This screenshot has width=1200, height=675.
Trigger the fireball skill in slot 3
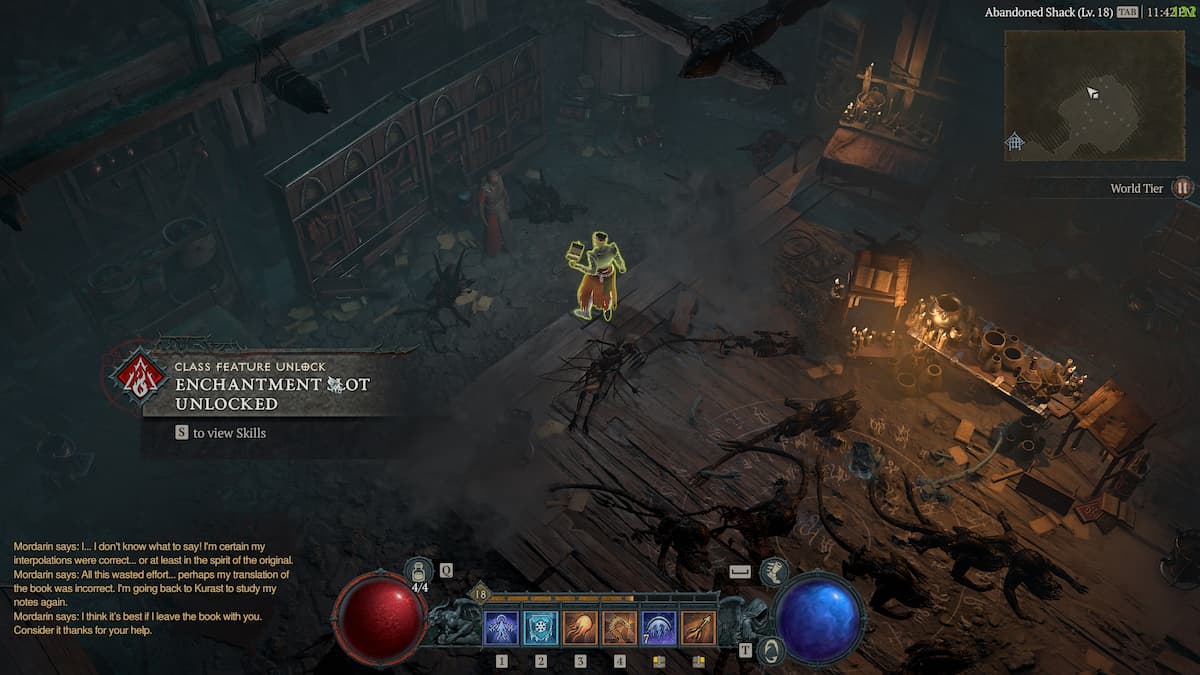tap(580, 628)
